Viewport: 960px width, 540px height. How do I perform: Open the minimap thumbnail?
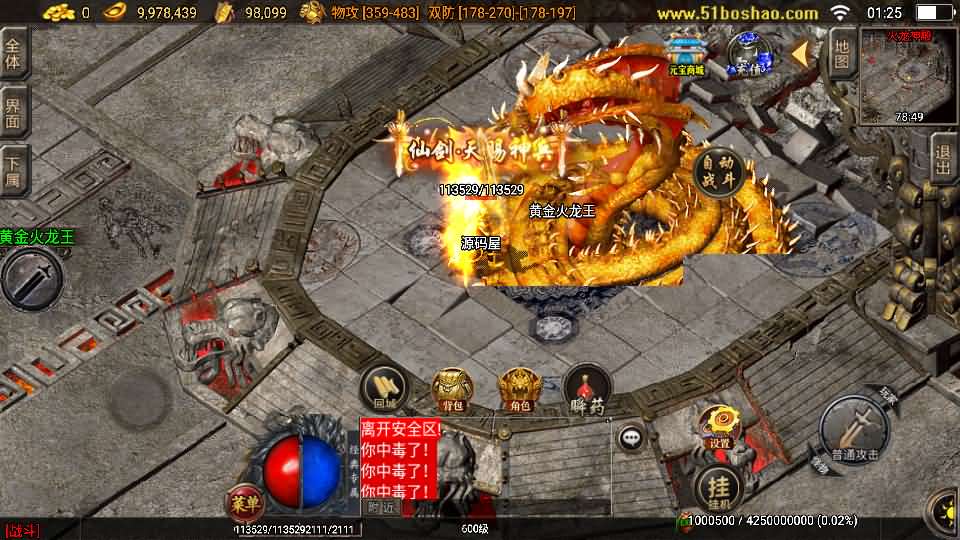(909, 77)
